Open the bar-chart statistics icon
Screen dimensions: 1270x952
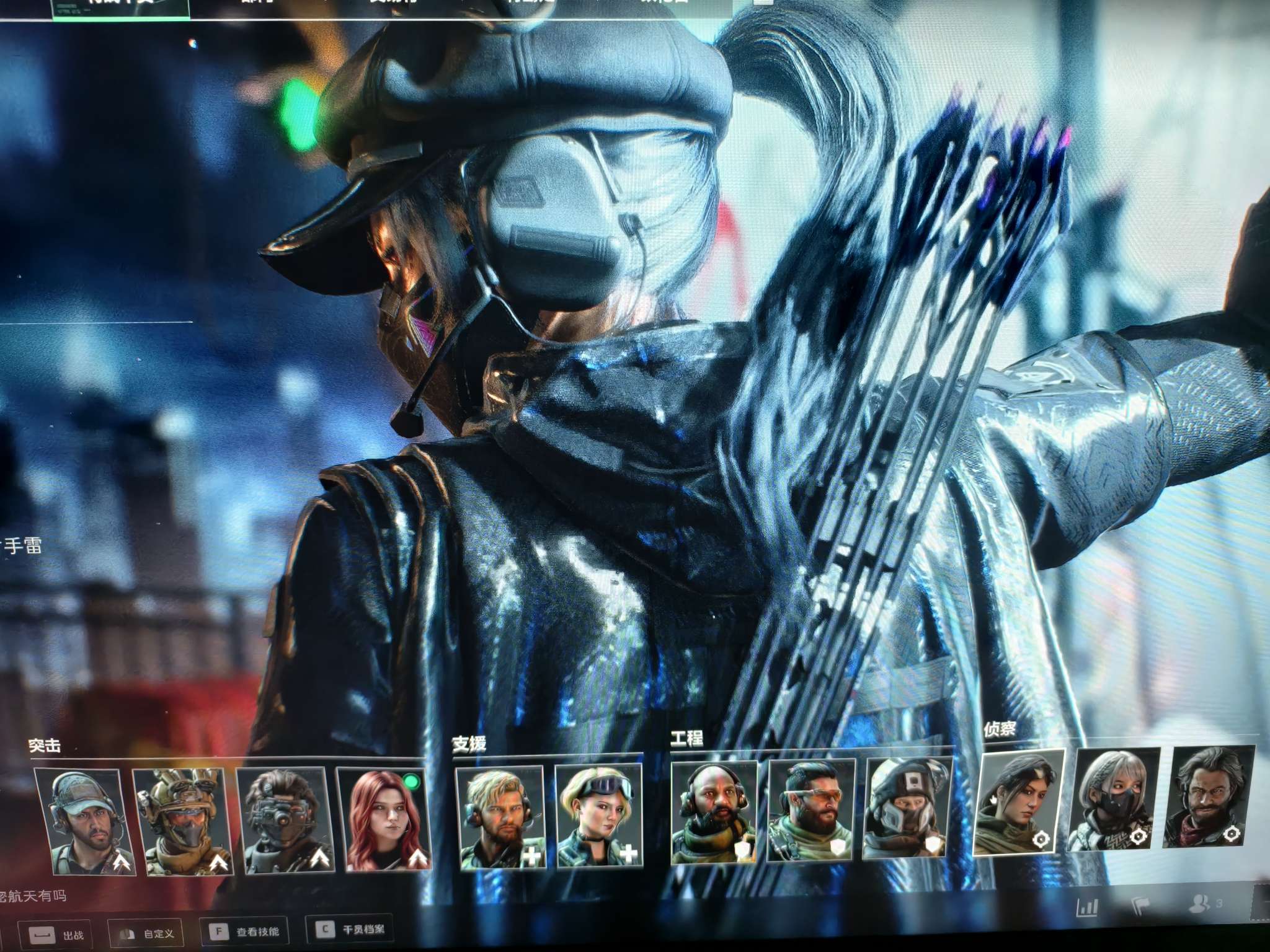(x=1088, y=908)
